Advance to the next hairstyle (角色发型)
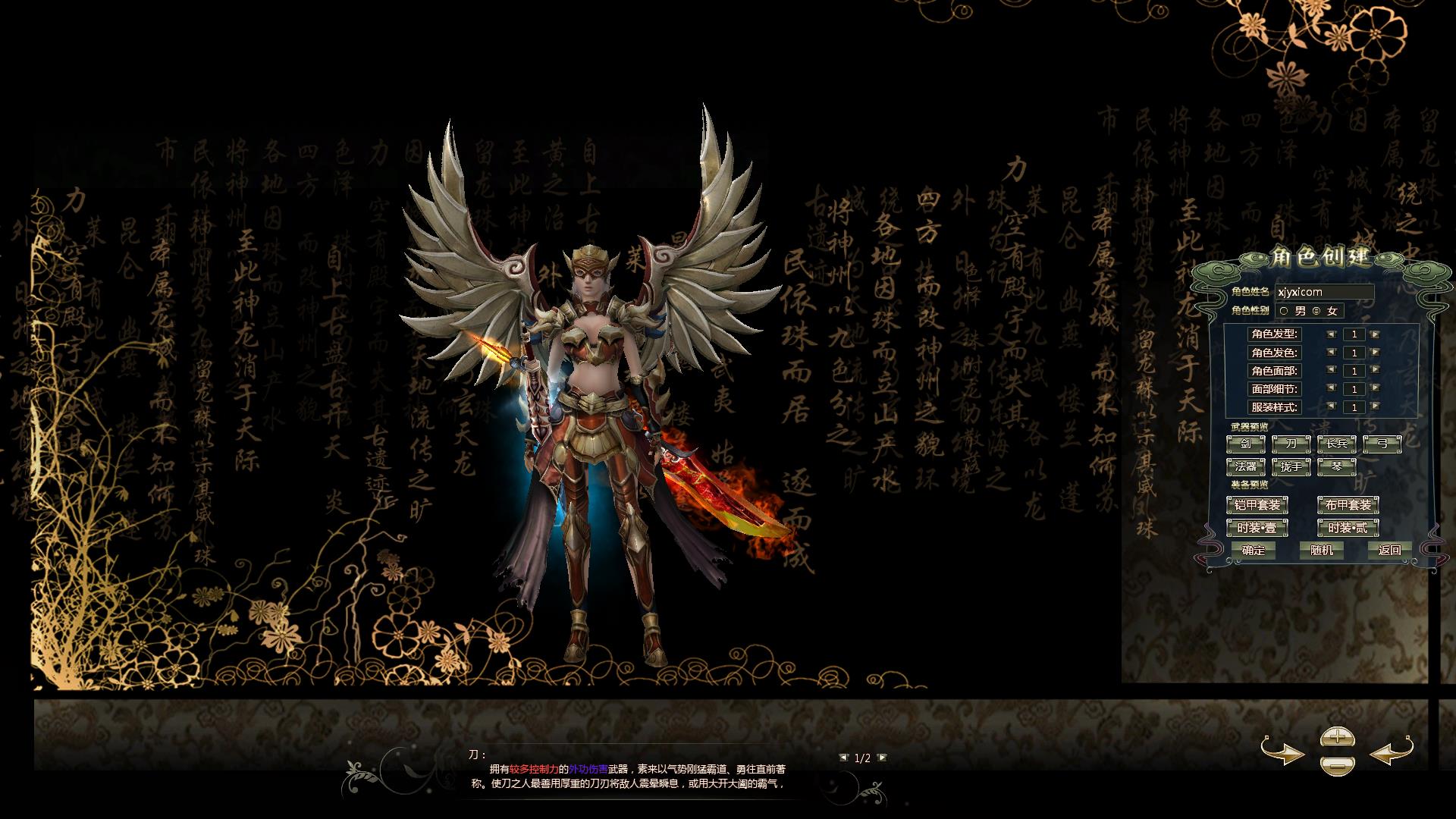The height and width of the screenshot is (819, 1456). 1375,334
